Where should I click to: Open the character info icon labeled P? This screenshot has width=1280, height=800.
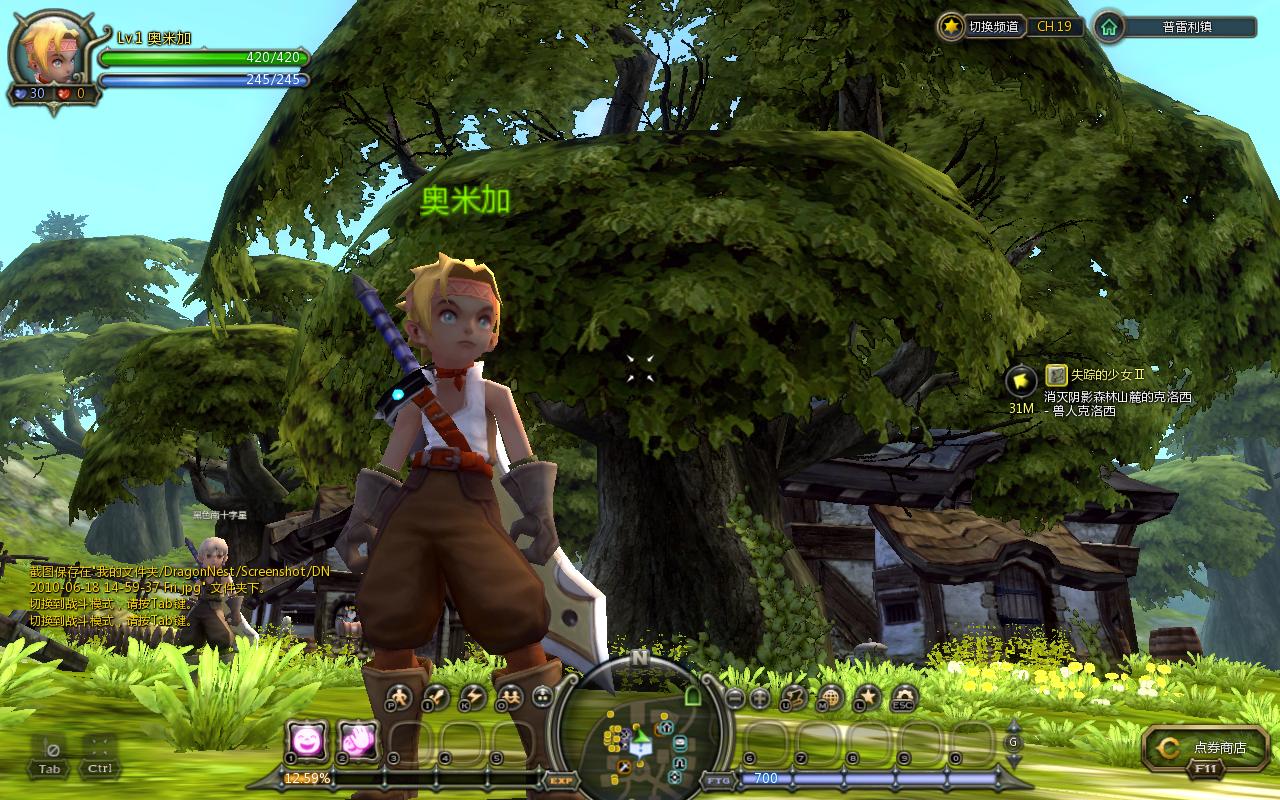tap(400, 697)
